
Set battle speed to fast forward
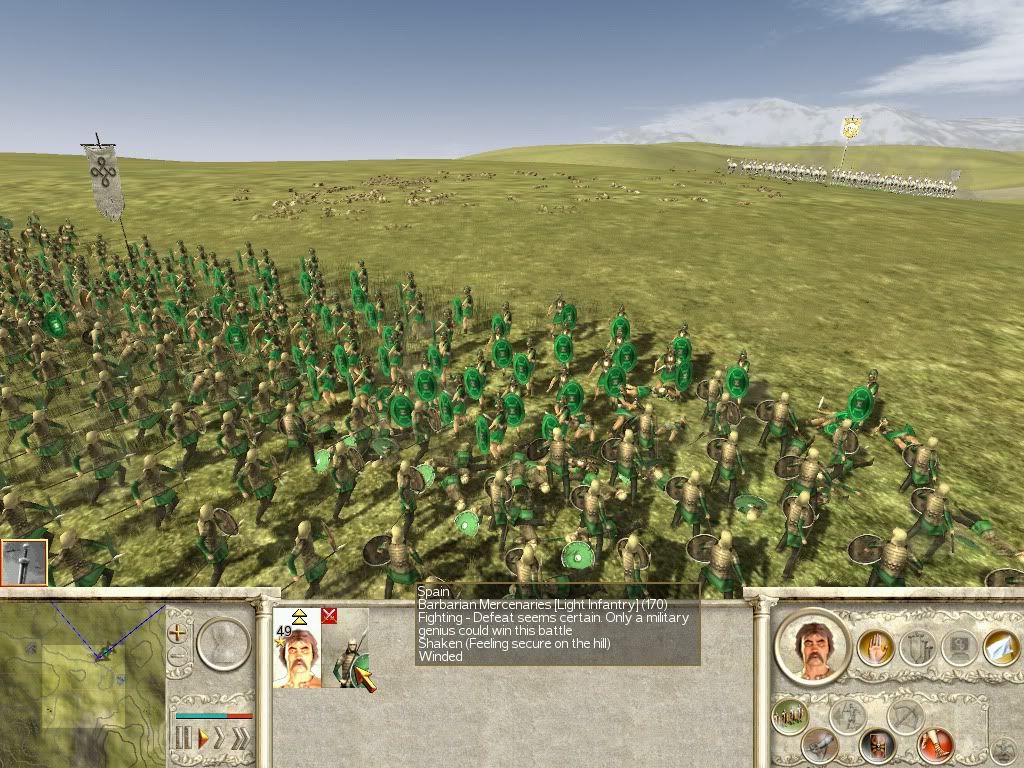point(220,739)
